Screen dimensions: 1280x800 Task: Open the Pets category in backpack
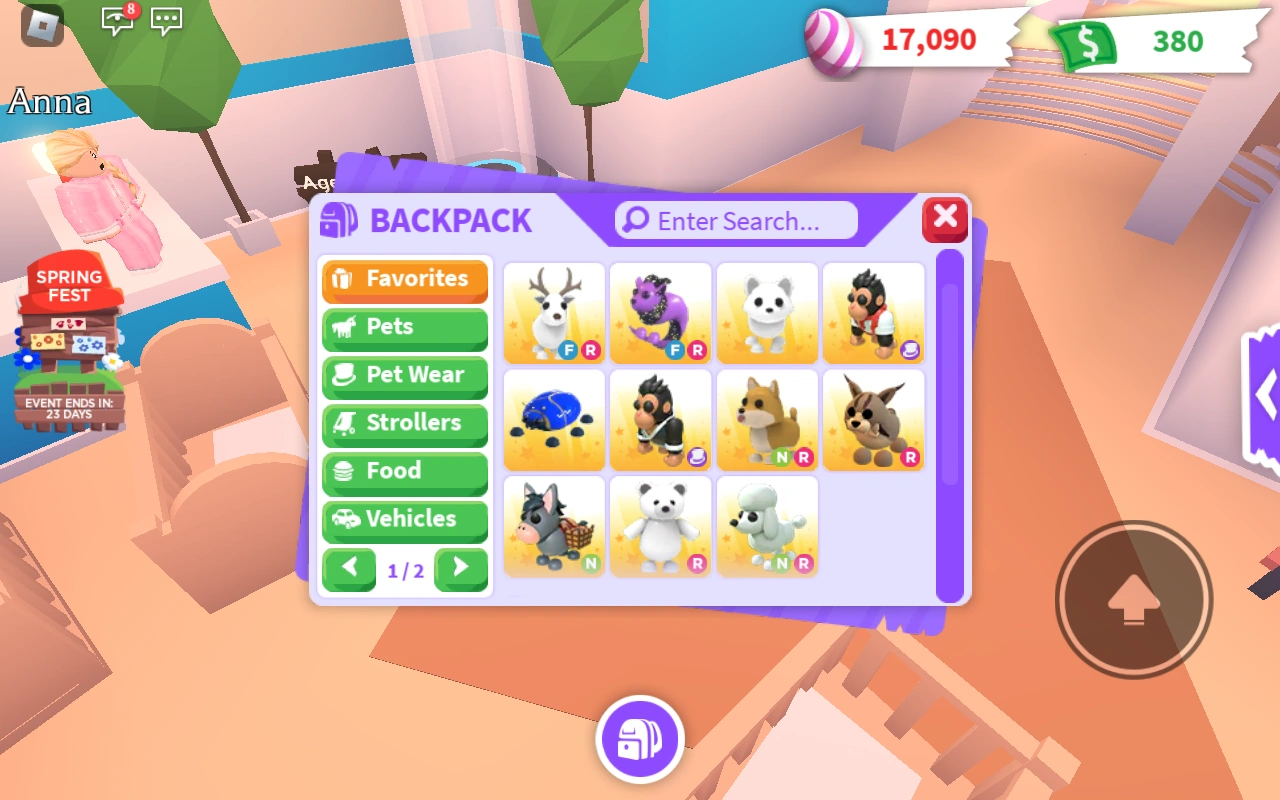404,328
